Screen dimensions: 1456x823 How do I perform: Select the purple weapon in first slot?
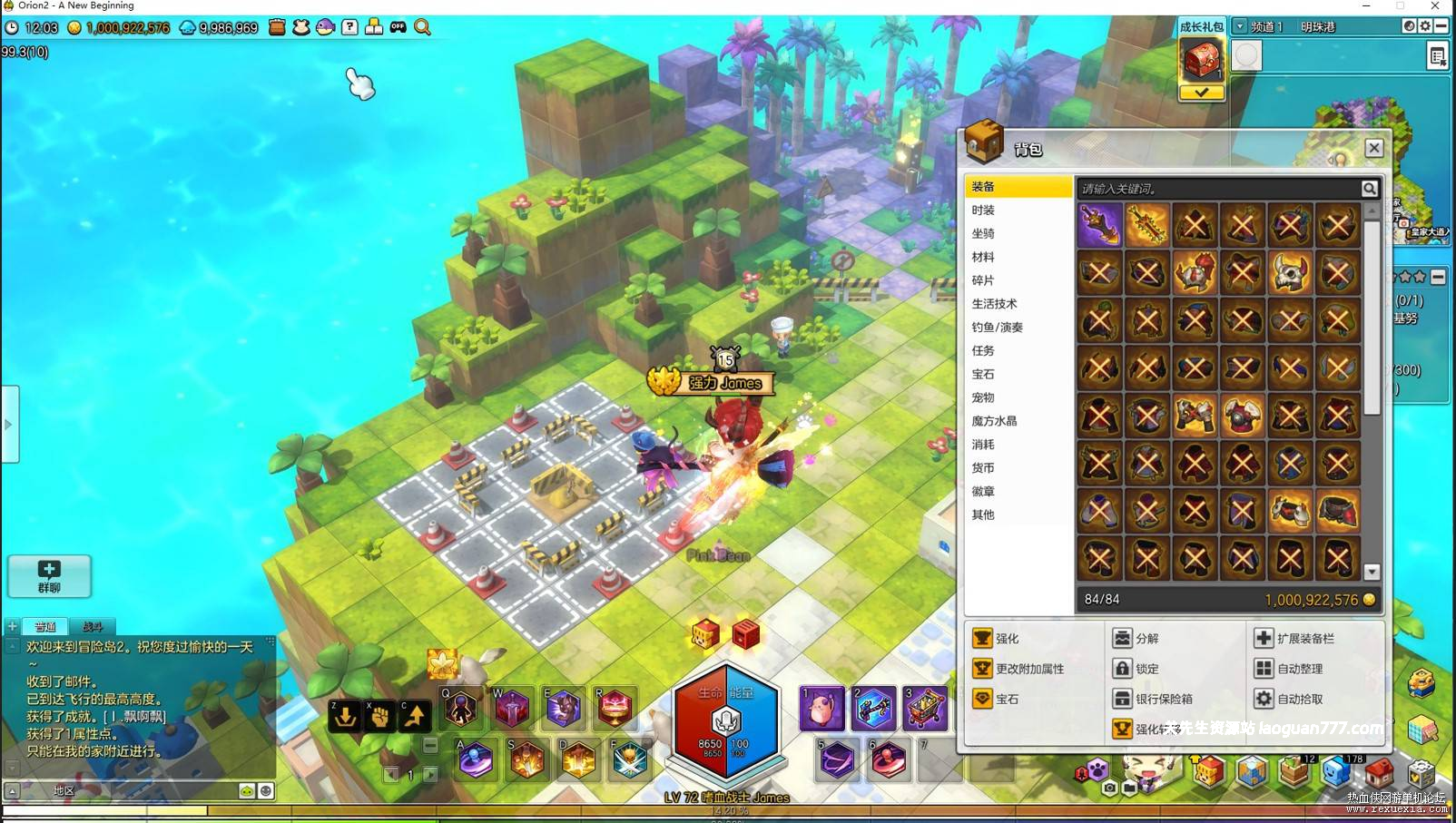click(1099, 225)
